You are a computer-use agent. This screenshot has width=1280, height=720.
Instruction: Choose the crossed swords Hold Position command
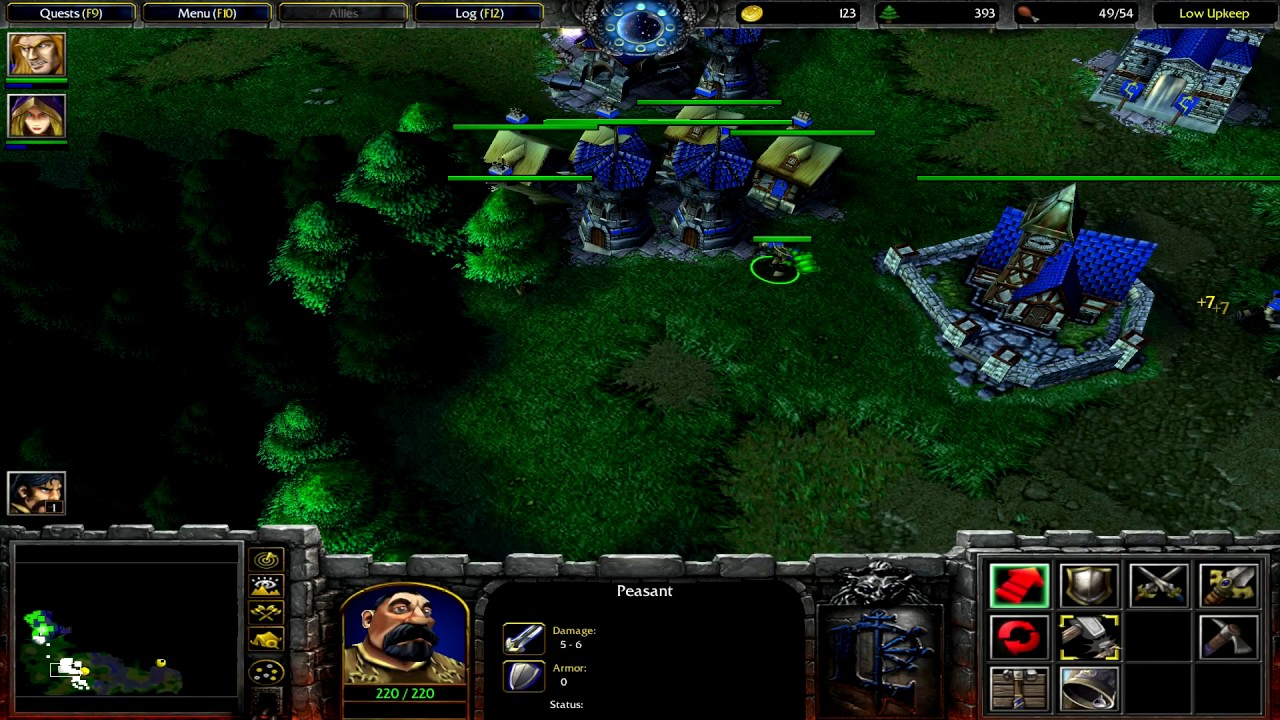(1159, 586)
